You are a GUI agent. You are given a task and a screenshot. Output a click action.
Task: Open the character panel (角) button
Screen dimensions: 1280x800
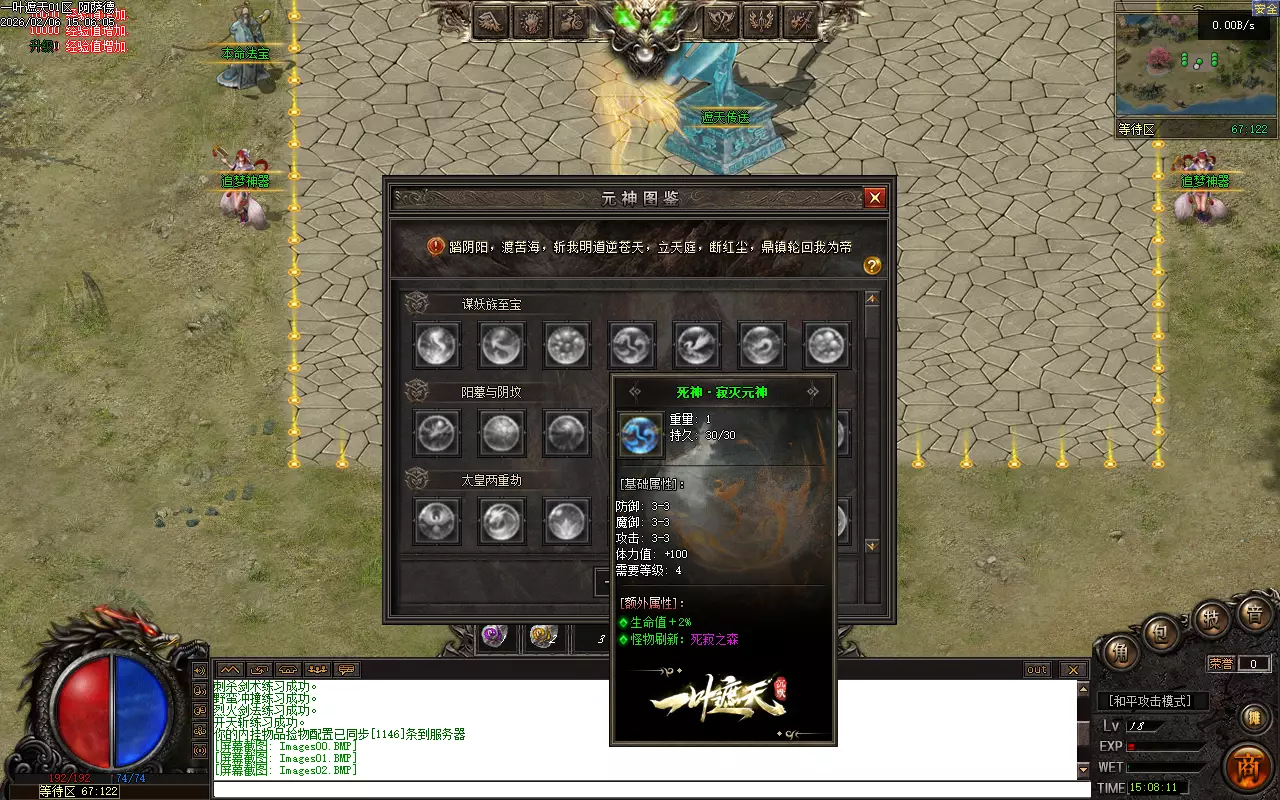(1121, 655)
